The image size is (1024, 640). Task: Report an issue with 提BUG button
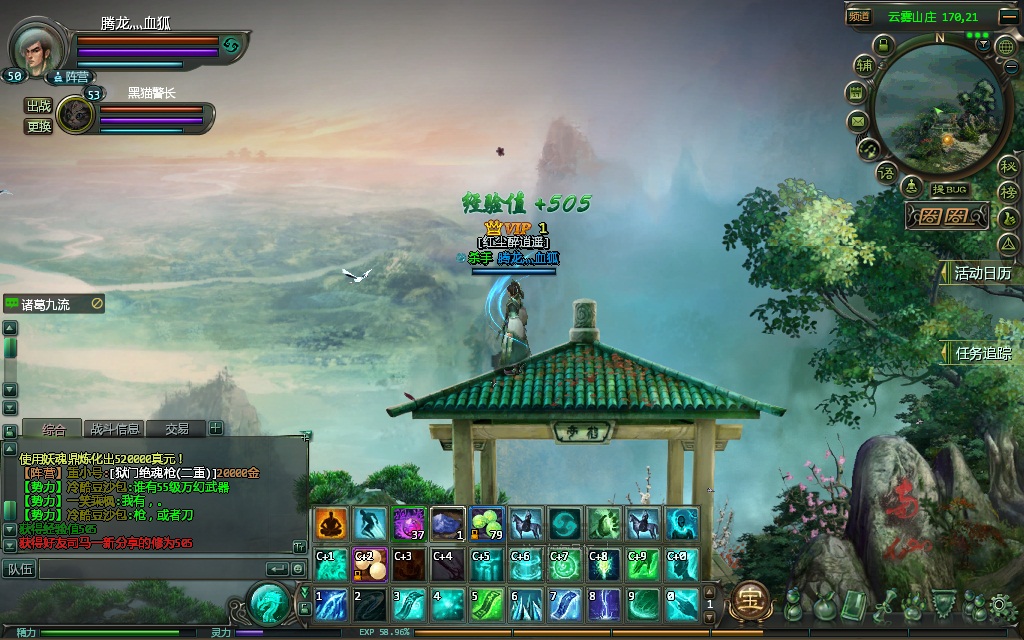pos(947,189)
